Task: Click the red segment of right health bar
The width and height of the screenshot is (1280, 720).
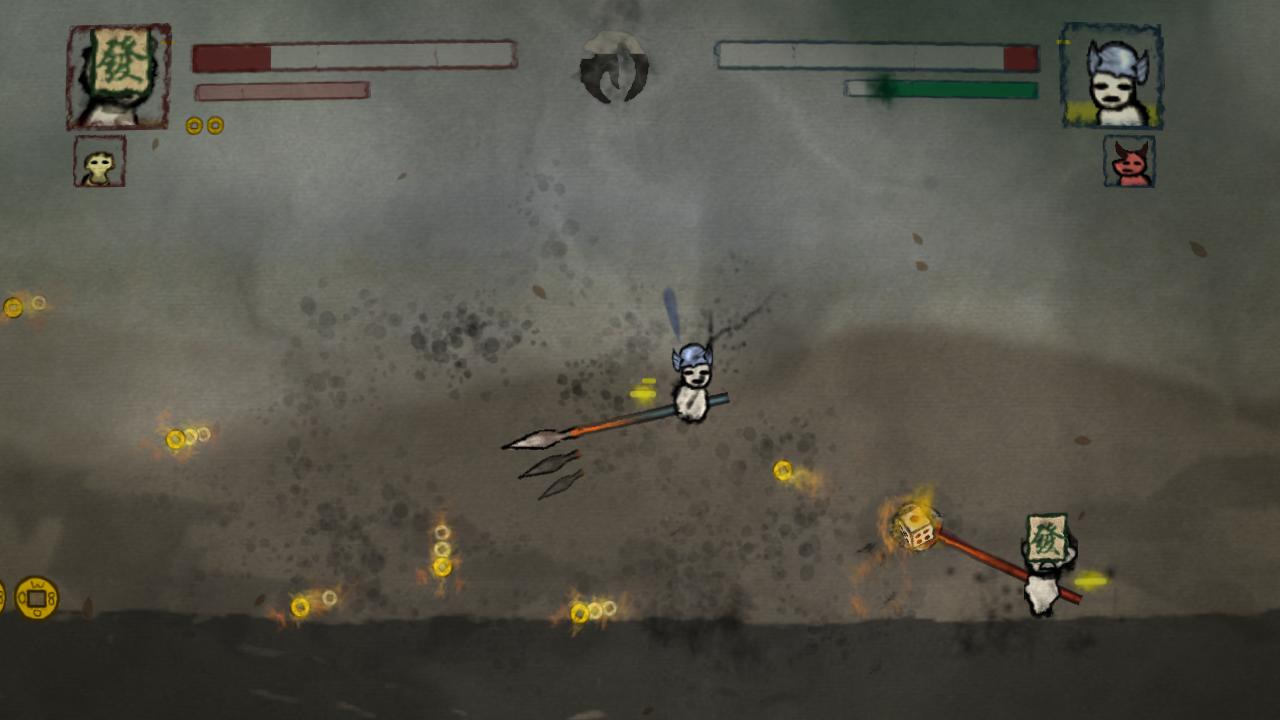Action: (1021, 58)
